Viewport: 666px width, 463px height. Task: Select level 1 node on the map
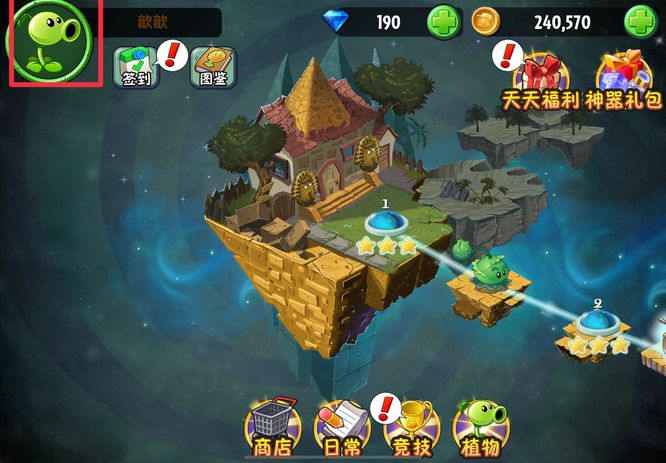point(385,224)
